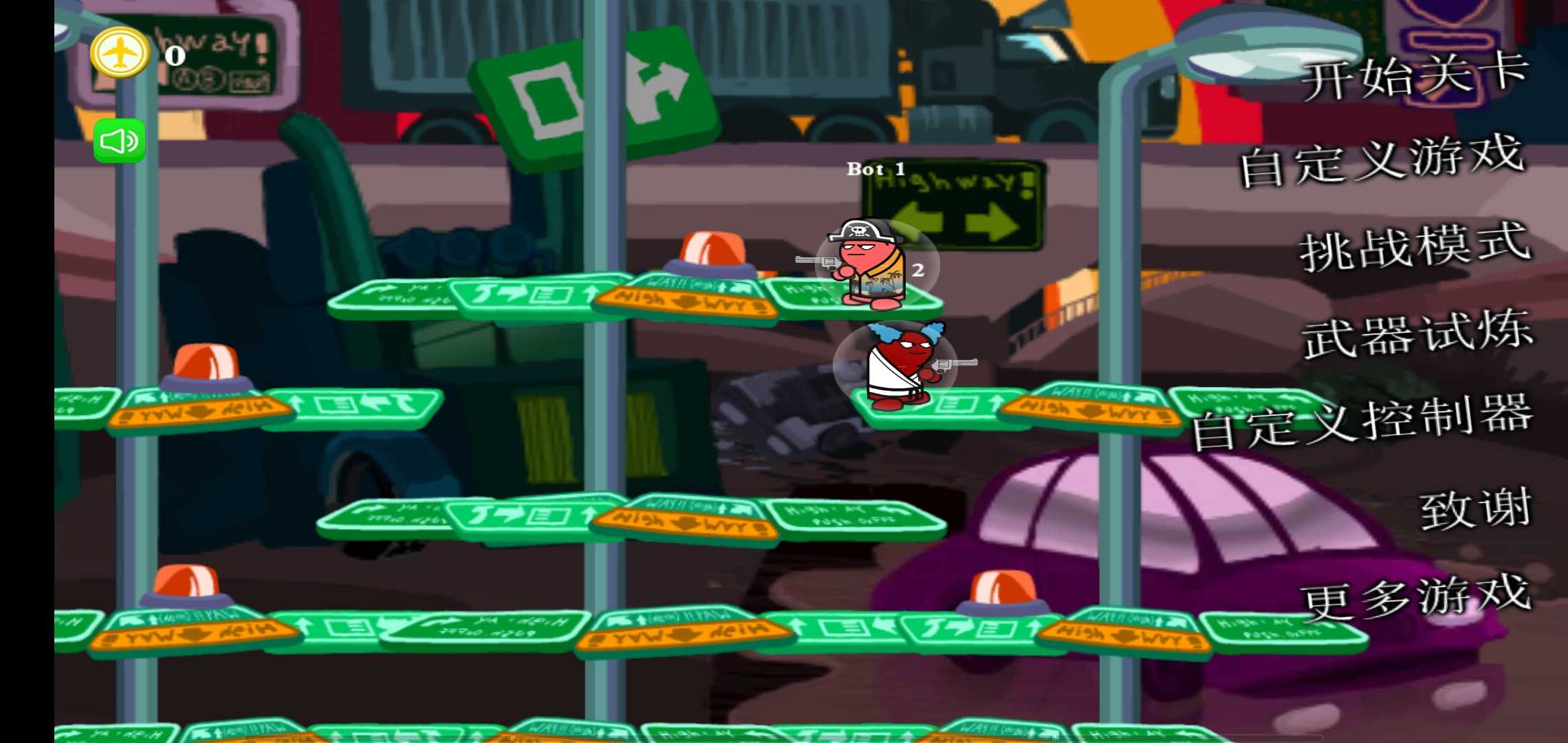This screenshot has width=1568, height=743.
Task: Open the 自定义游戏 custom game option
Action: (x=1382, y=162)
